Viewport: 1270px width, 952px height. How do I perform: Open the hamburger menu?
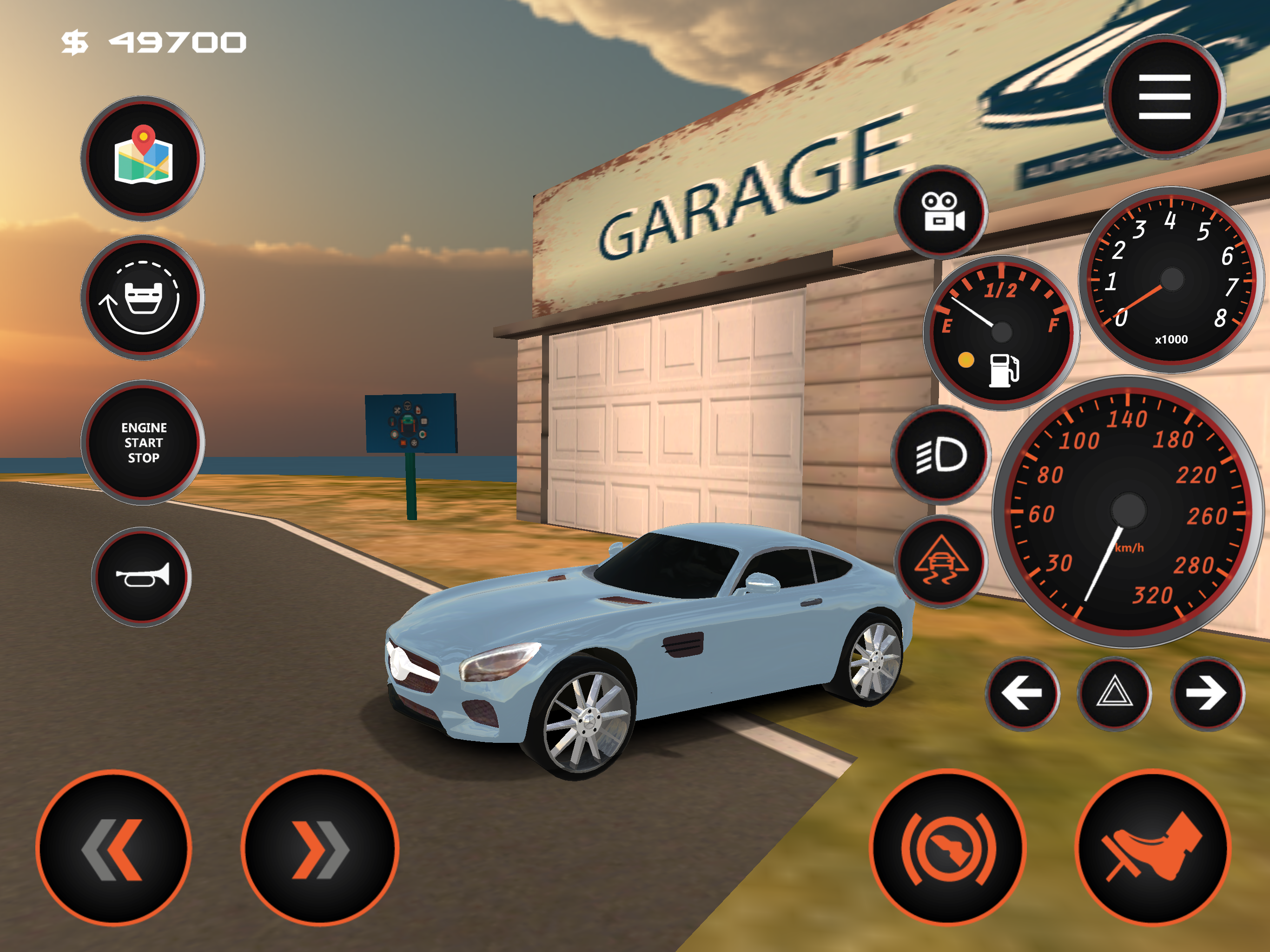[x=1164, y=96]
